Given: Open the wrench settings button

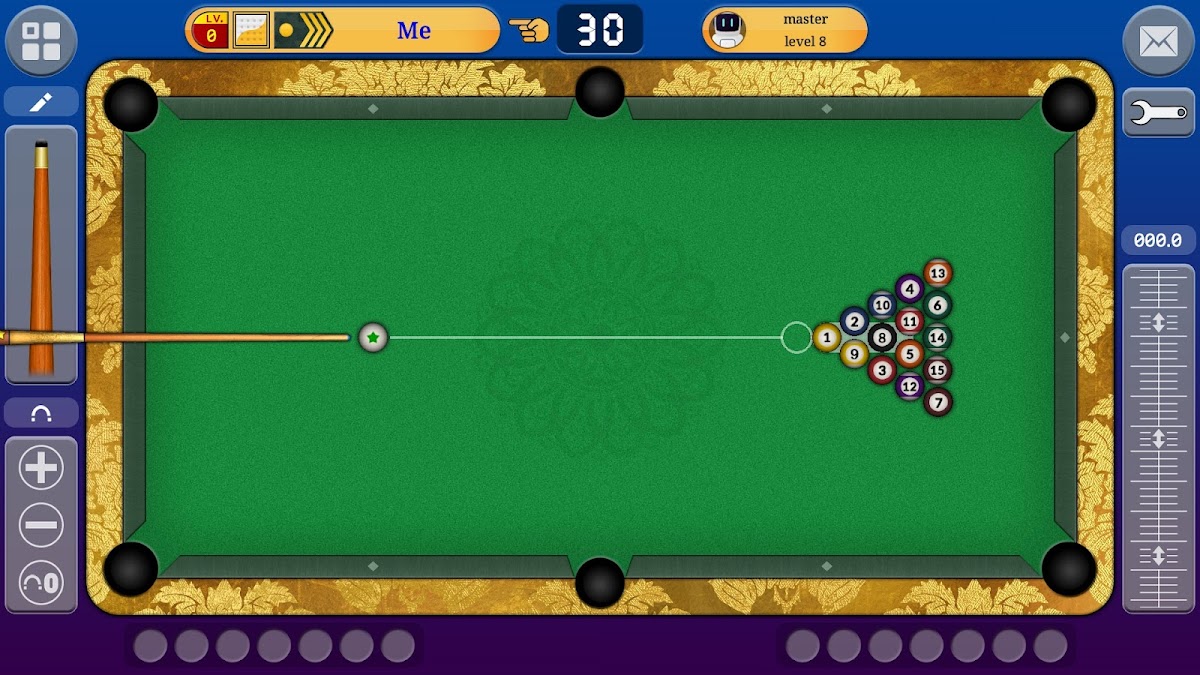Looking at the screenshot, I should tap(1158, 113).
